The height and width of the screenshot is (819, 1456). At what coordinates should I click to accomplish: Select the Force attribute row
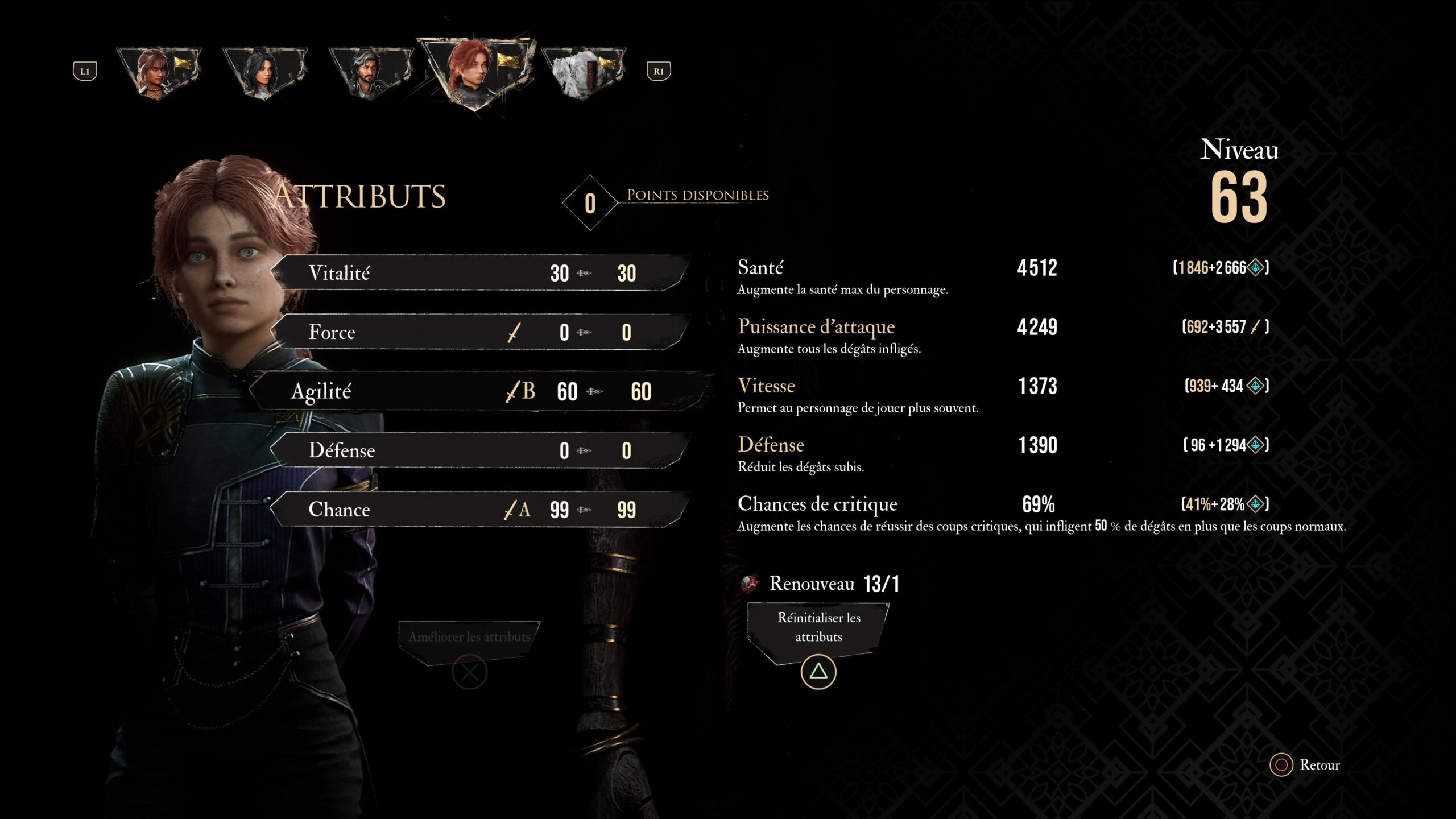click(481, 332)
